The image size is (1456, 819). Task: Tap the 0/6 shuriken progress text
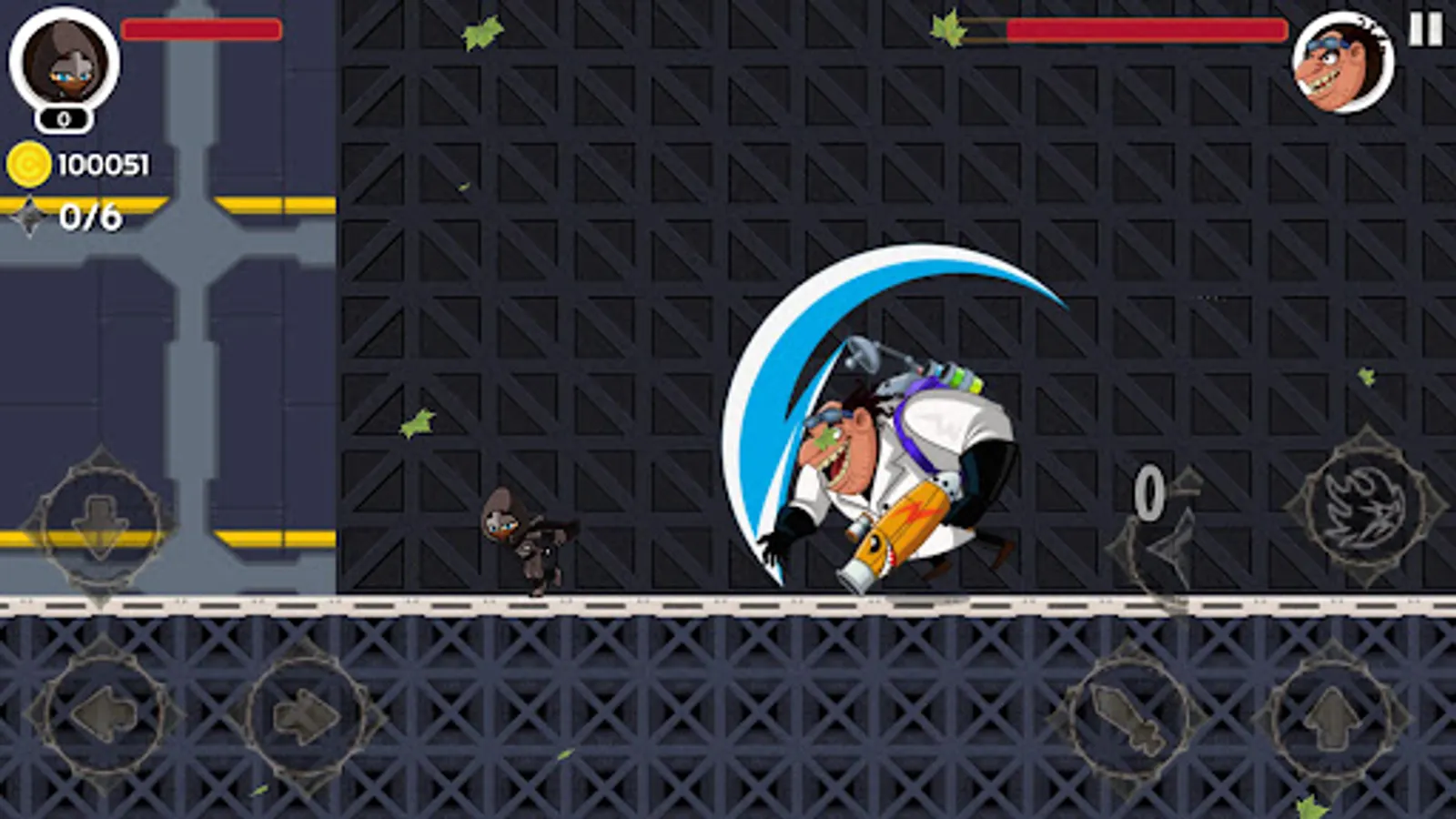click(91, 218)
